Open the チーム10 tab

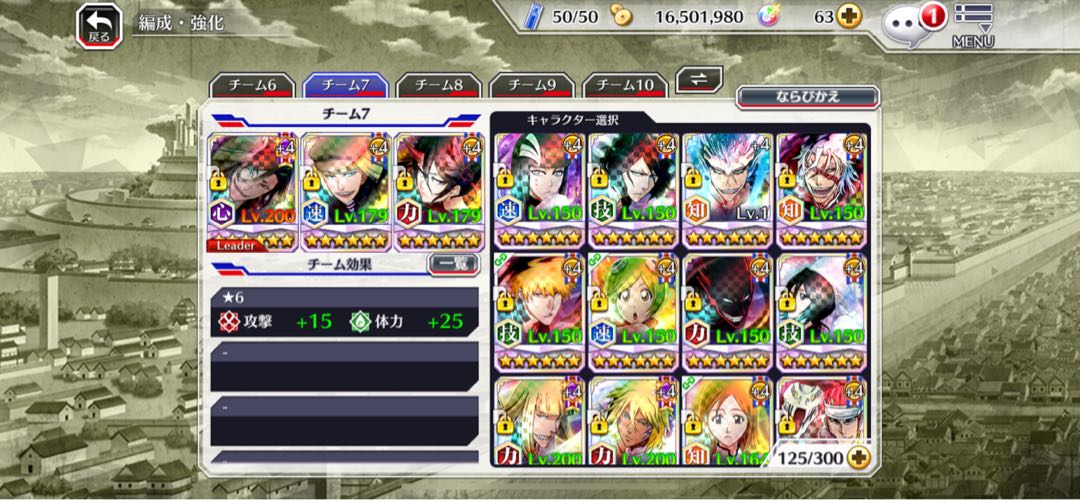[x=625, y=86]
